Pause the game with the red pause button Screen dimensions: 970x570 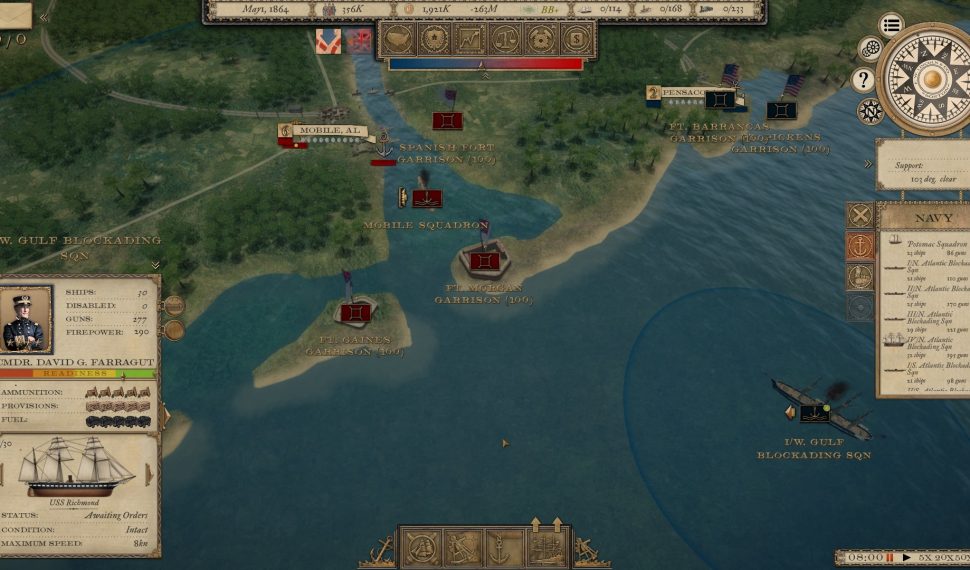889,557
